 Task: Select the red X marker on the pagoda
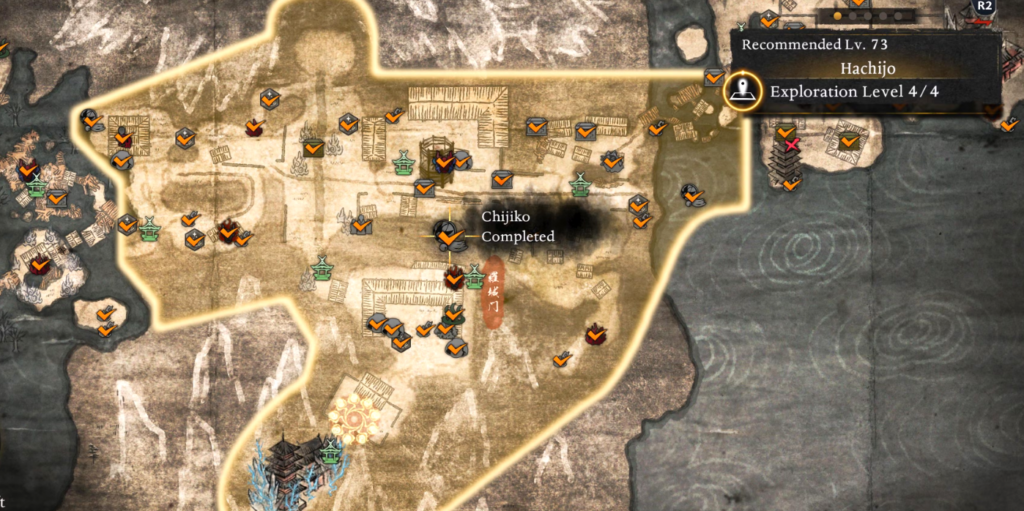[791, 146]
